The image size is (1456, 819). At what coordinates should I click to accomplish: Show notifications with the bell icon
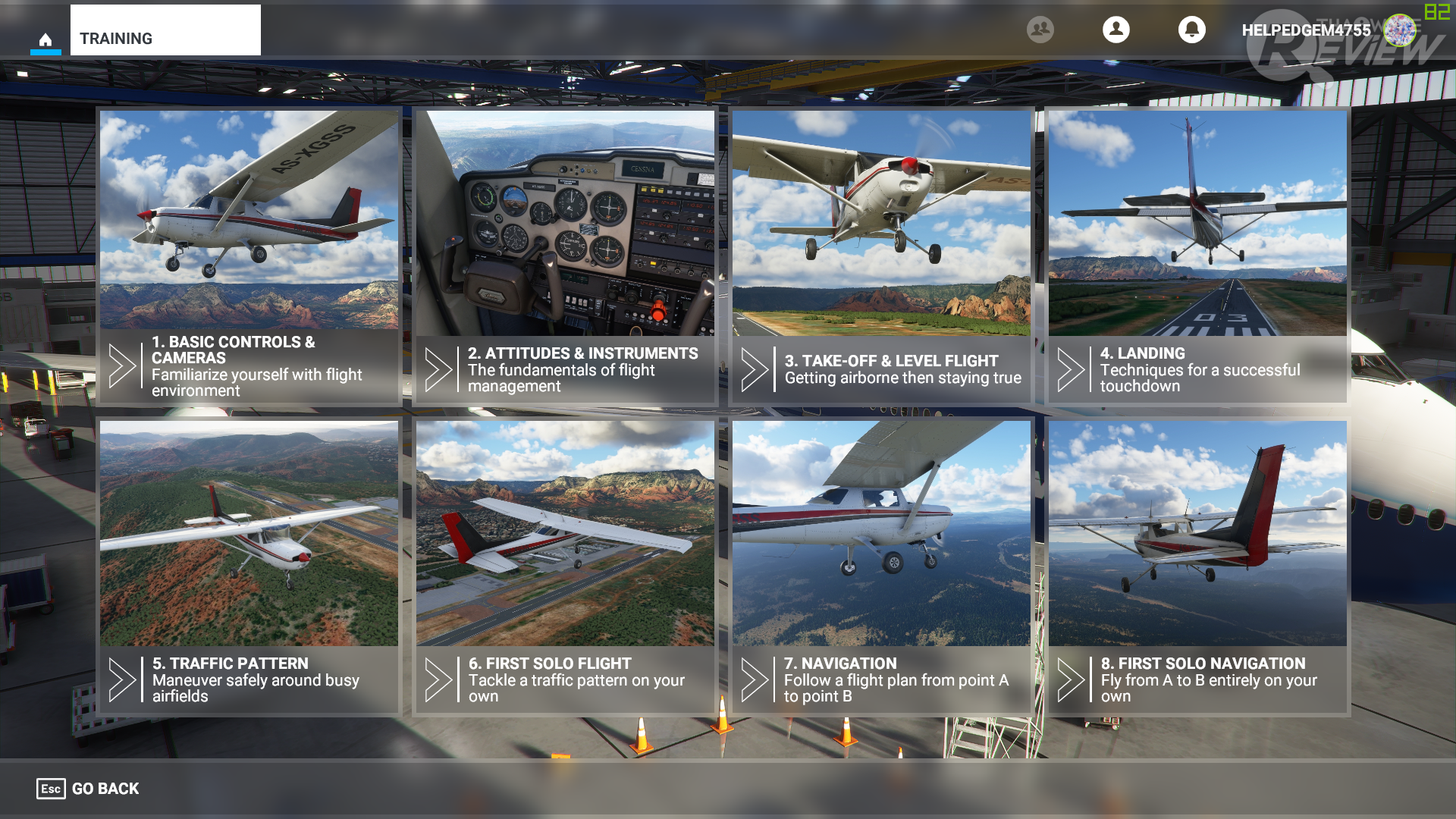(1192, 30)
